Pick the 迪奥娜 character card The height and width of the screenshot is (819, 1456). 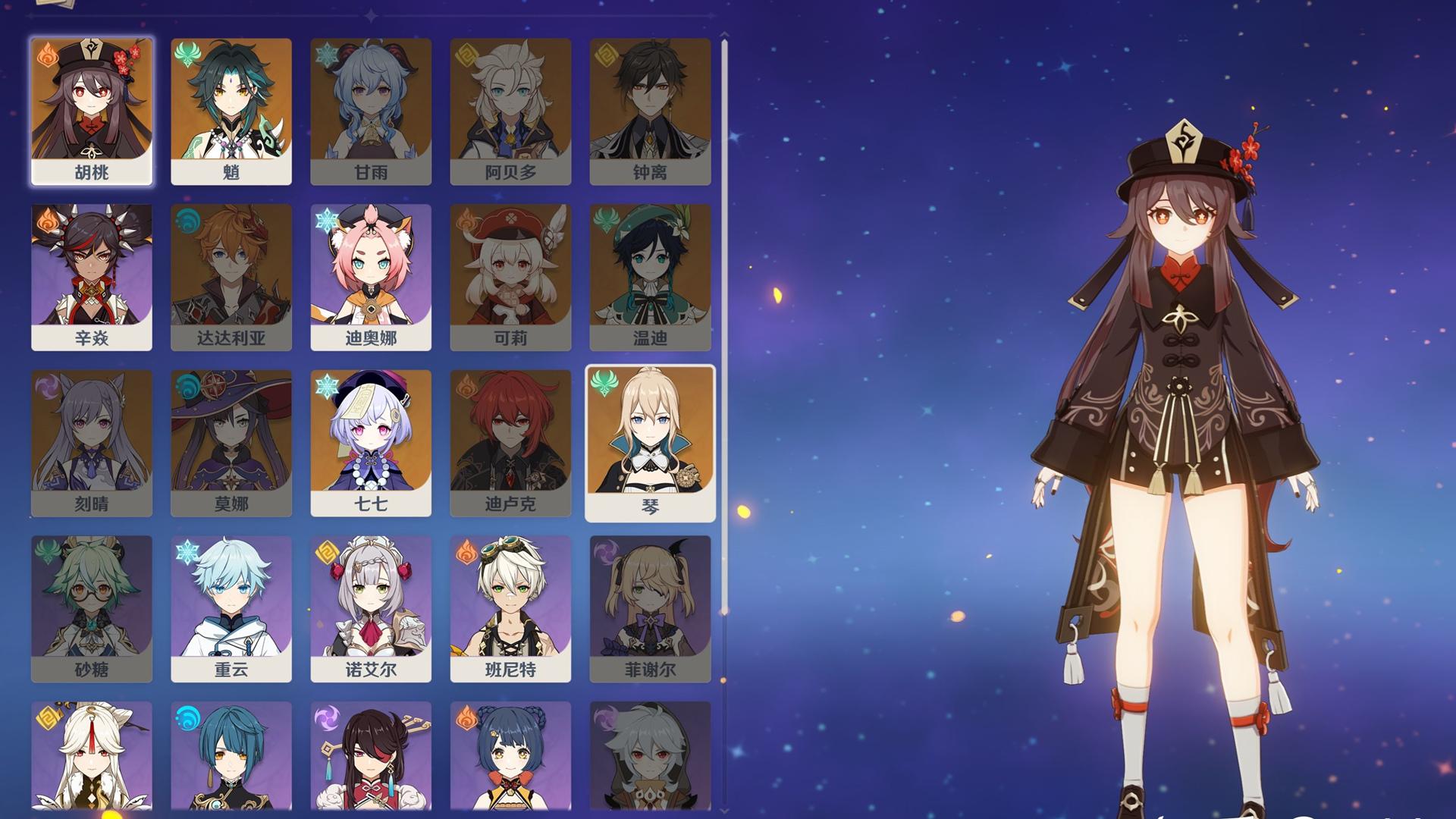pos(371,277)
